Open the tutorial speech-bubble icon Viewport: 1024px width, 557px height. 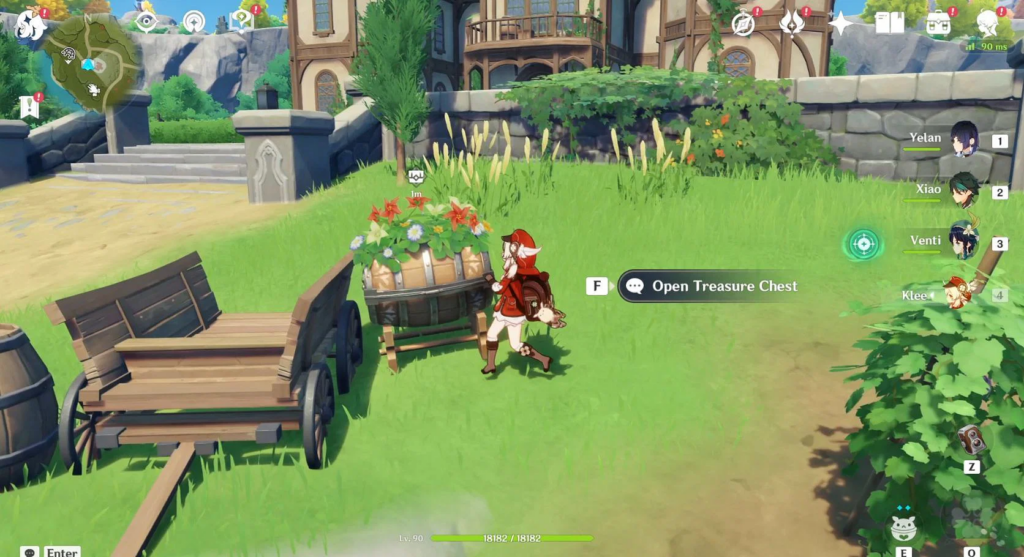click(241, 20)
